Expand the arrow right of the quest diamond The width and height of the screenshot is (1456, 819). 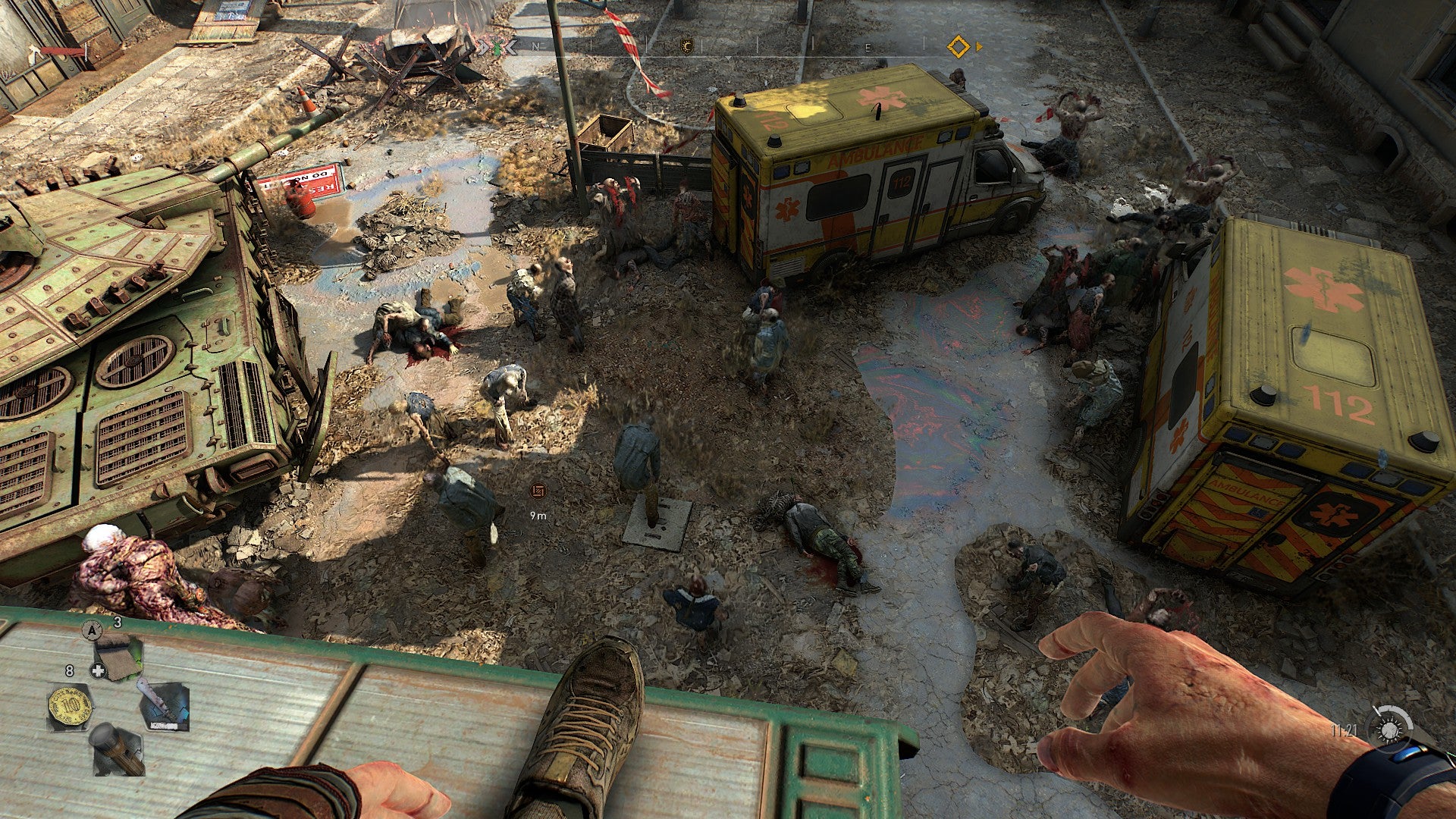pos(981,45)
